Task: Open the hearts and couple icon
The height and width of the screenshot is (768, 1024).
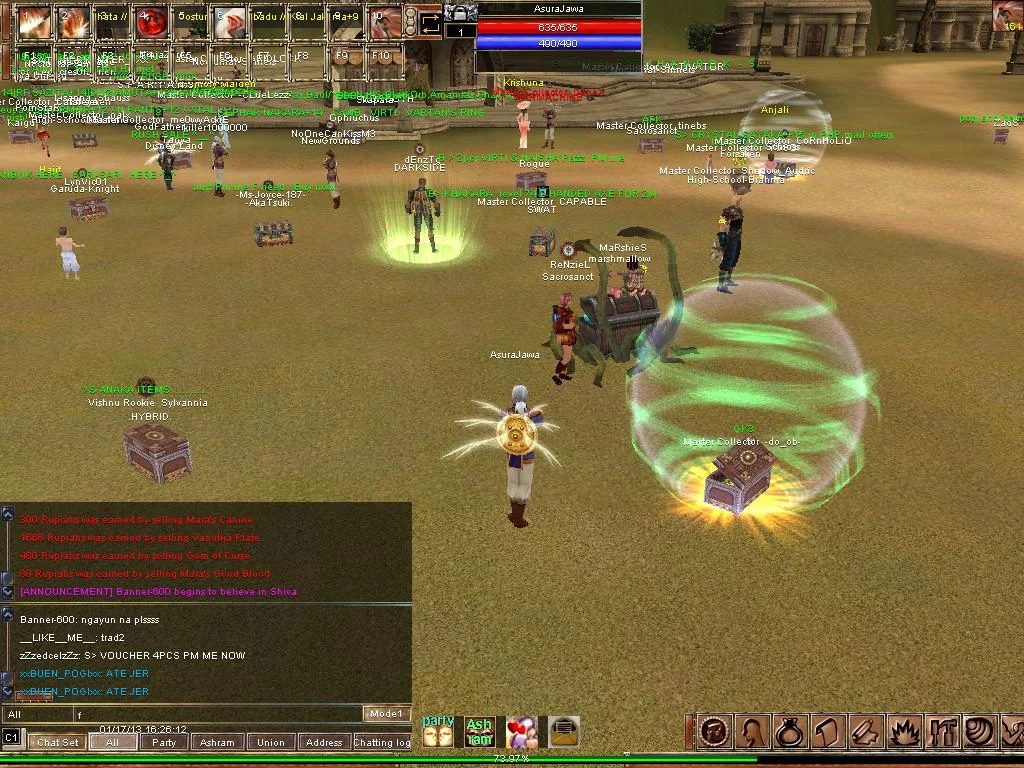Action: coord(521,732)
